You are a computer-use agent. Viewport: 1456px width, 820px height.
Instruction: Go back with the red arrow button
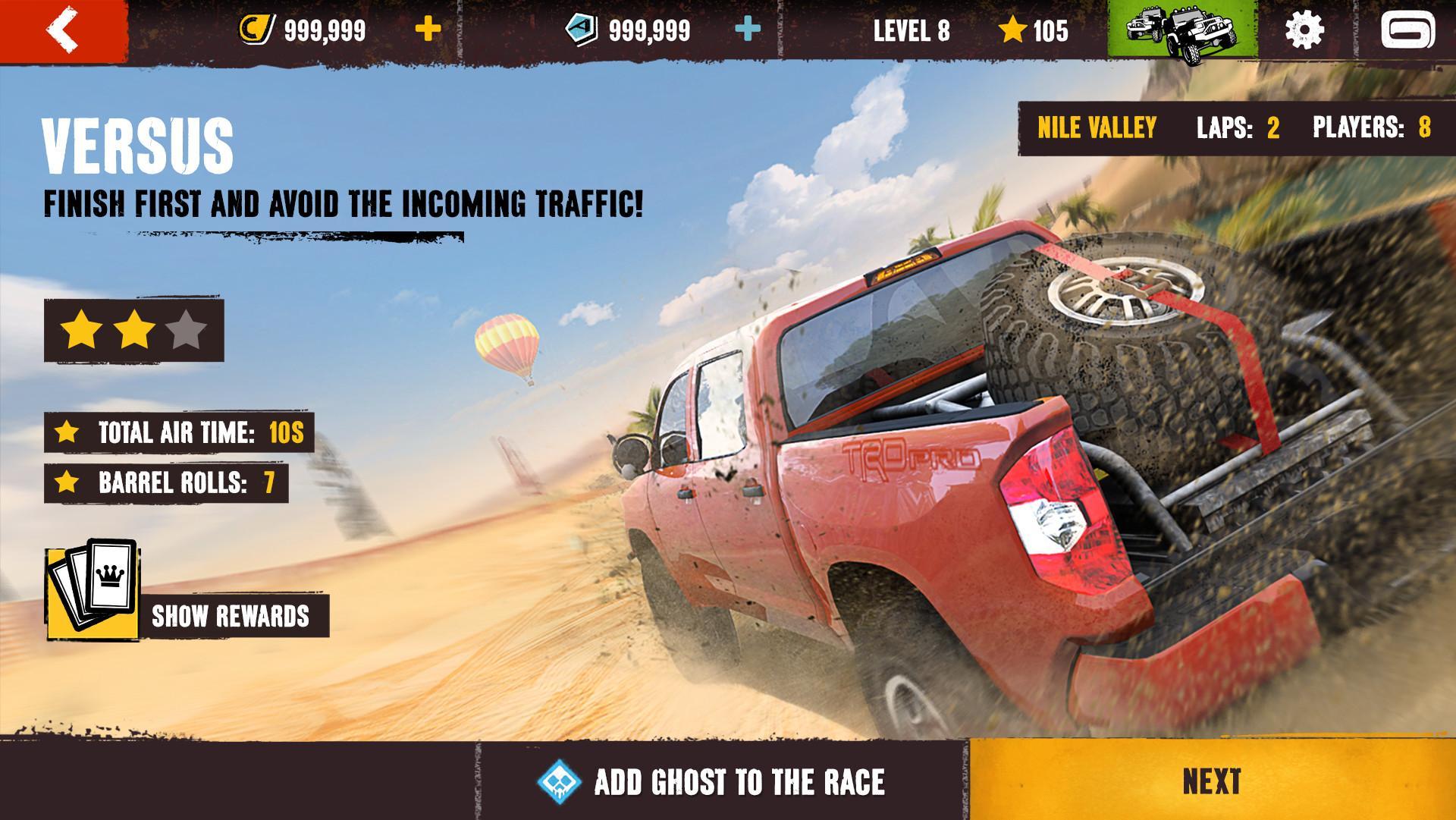click(x=63, y=30)
